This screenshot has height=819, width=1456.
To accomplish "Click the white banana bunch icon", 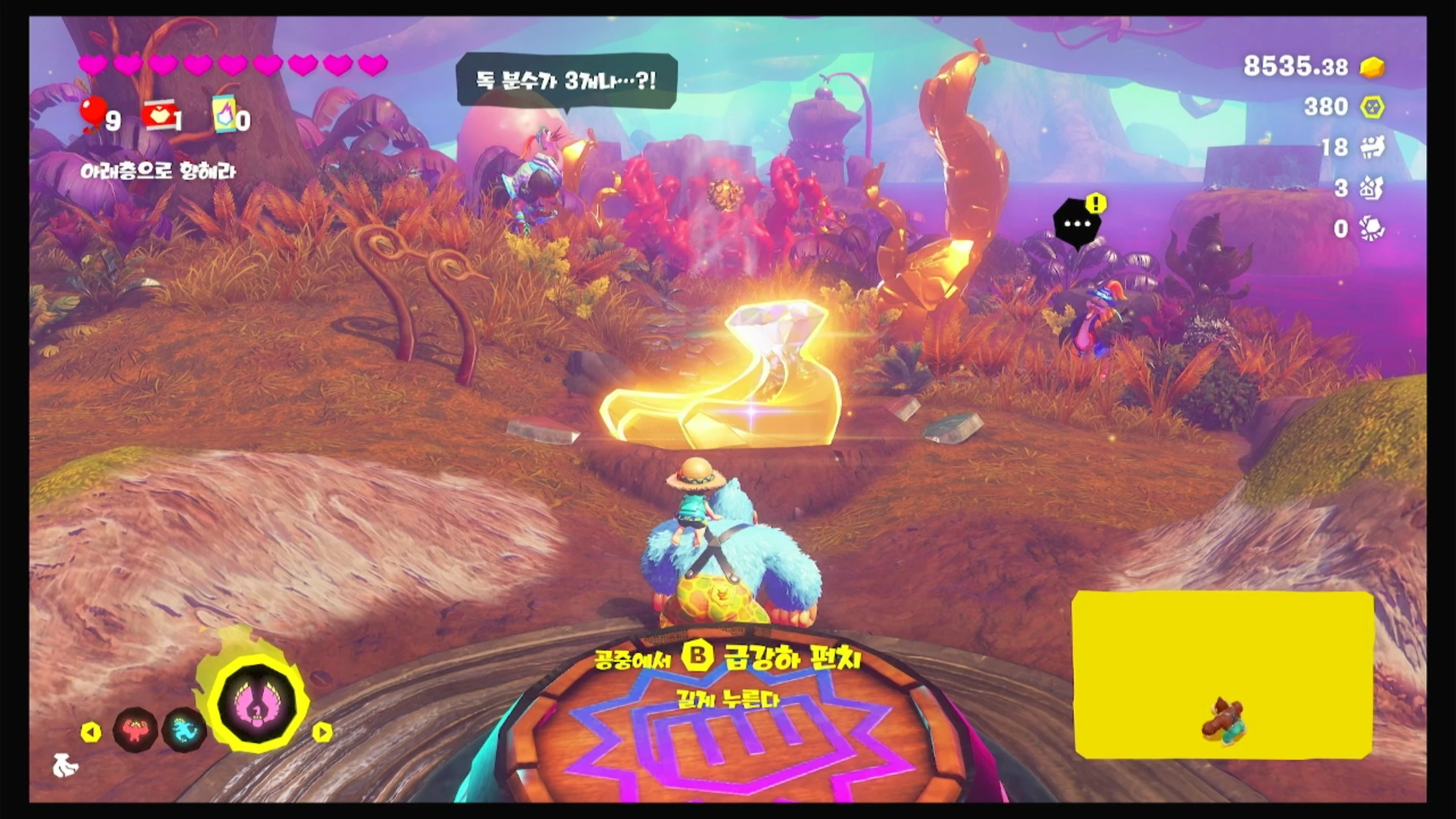I will click(x=65, y=767).
